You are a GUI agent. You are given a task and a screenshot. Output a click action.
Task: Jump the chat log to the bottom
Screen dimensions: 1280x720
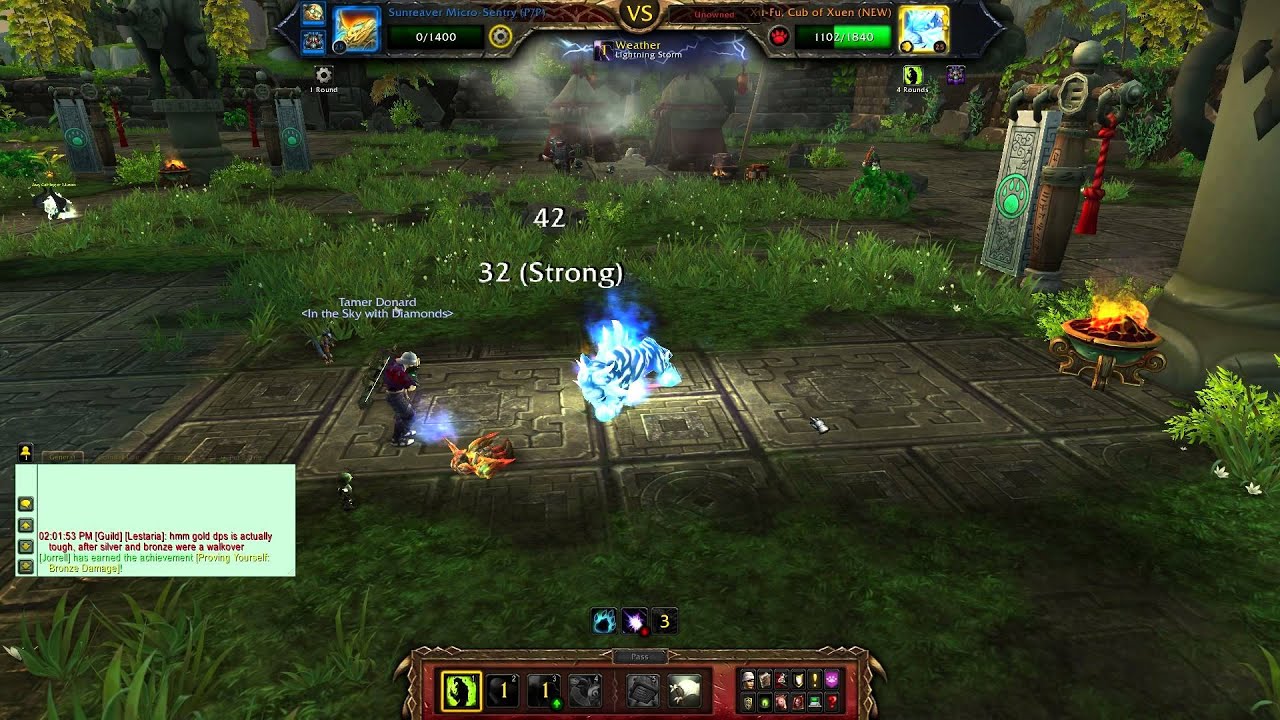coord(26,567)
